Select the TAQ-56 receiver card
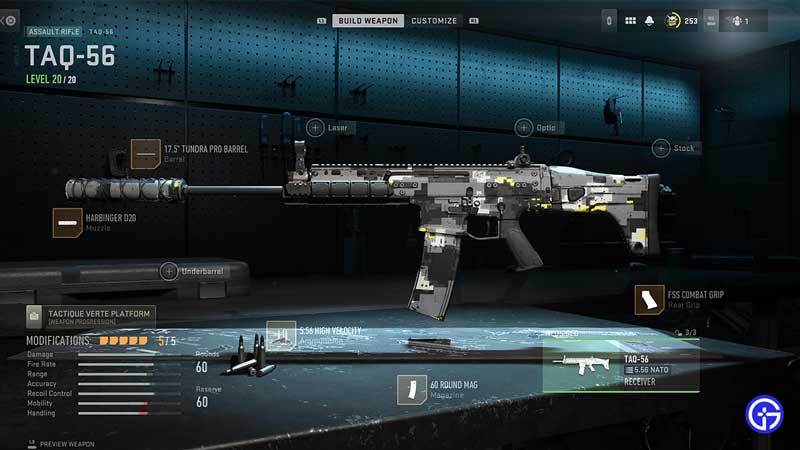 coord(620,368)
